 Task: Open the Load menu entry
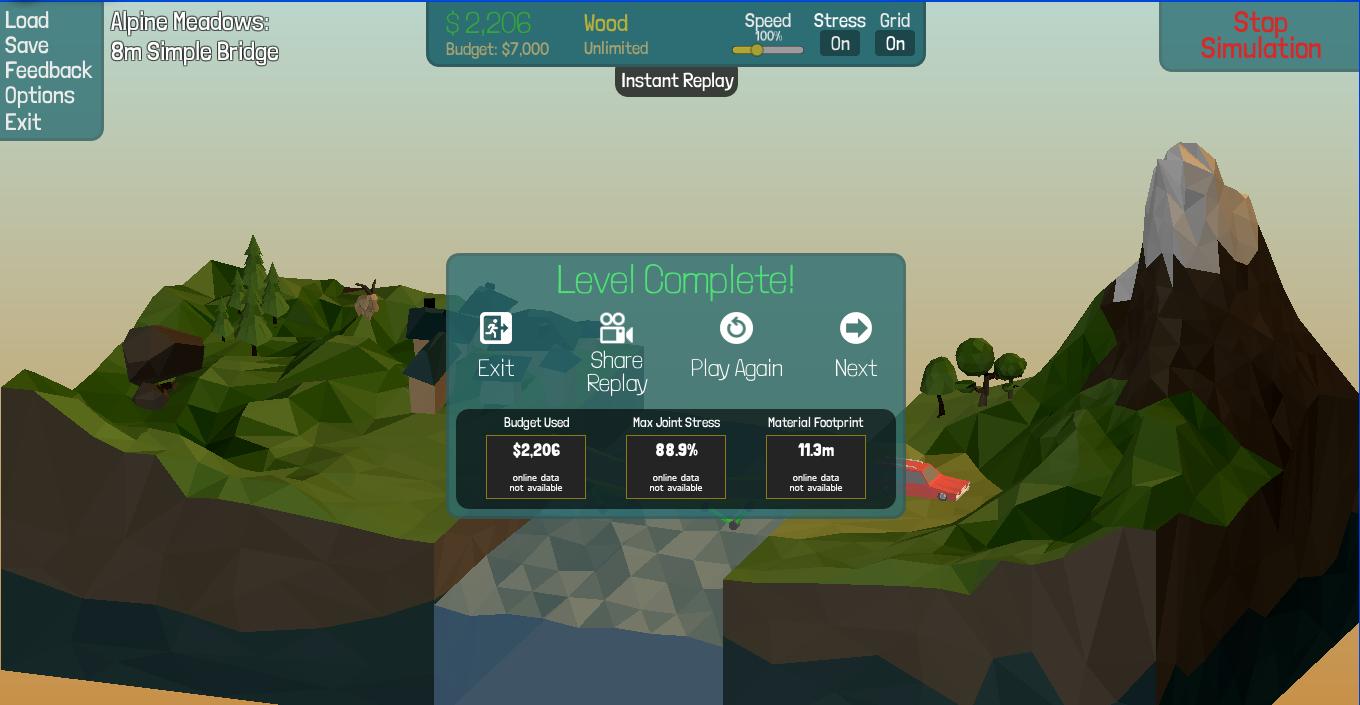27,20
